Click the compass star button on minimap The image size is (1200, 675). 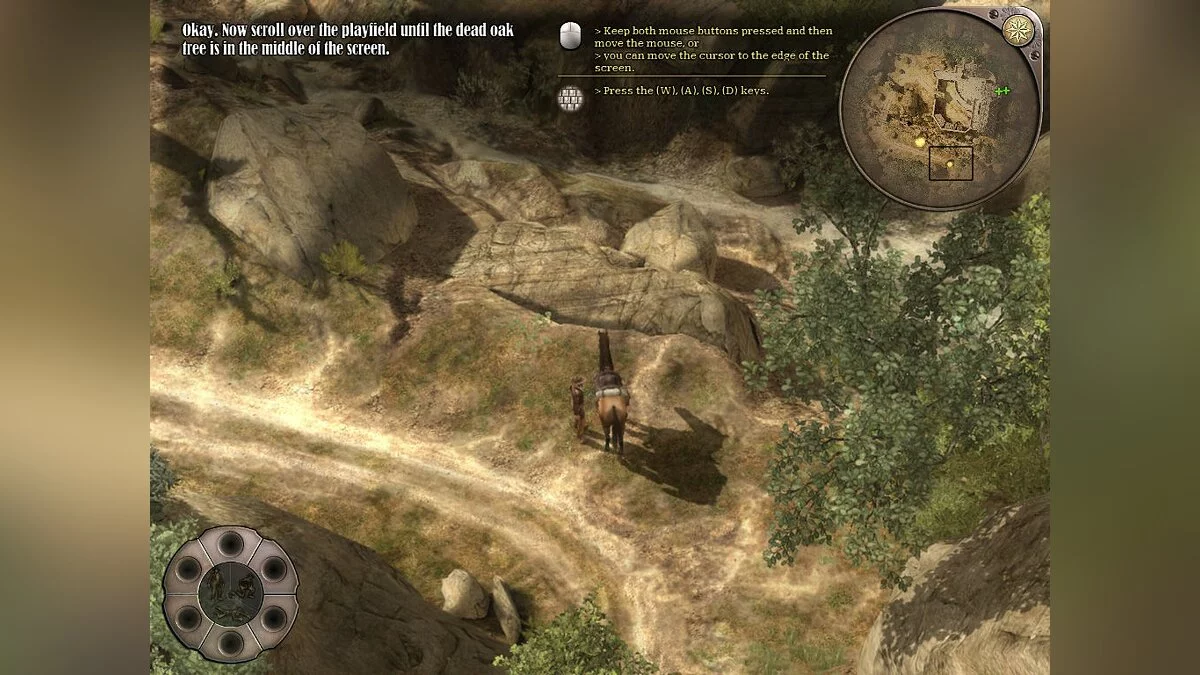(x=1018, y=31)
